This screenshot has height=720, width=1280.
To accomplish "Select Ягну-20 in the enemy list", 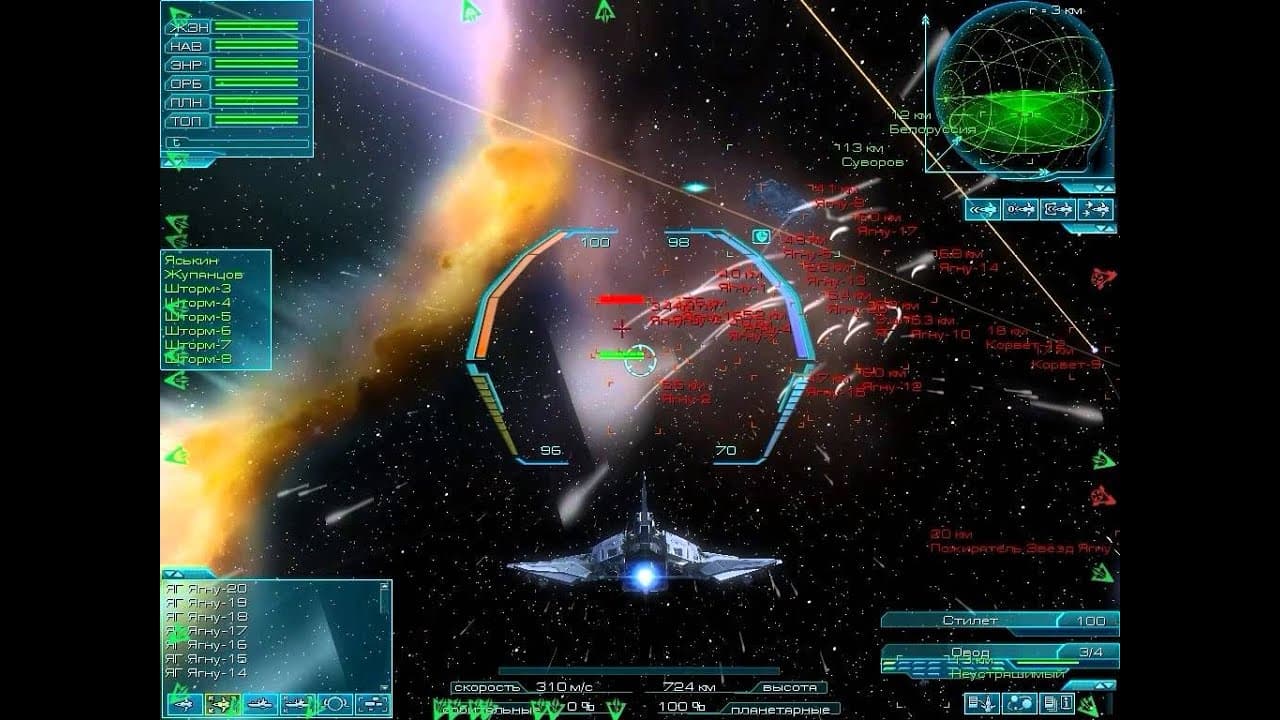I will click(x=205, y=590).
